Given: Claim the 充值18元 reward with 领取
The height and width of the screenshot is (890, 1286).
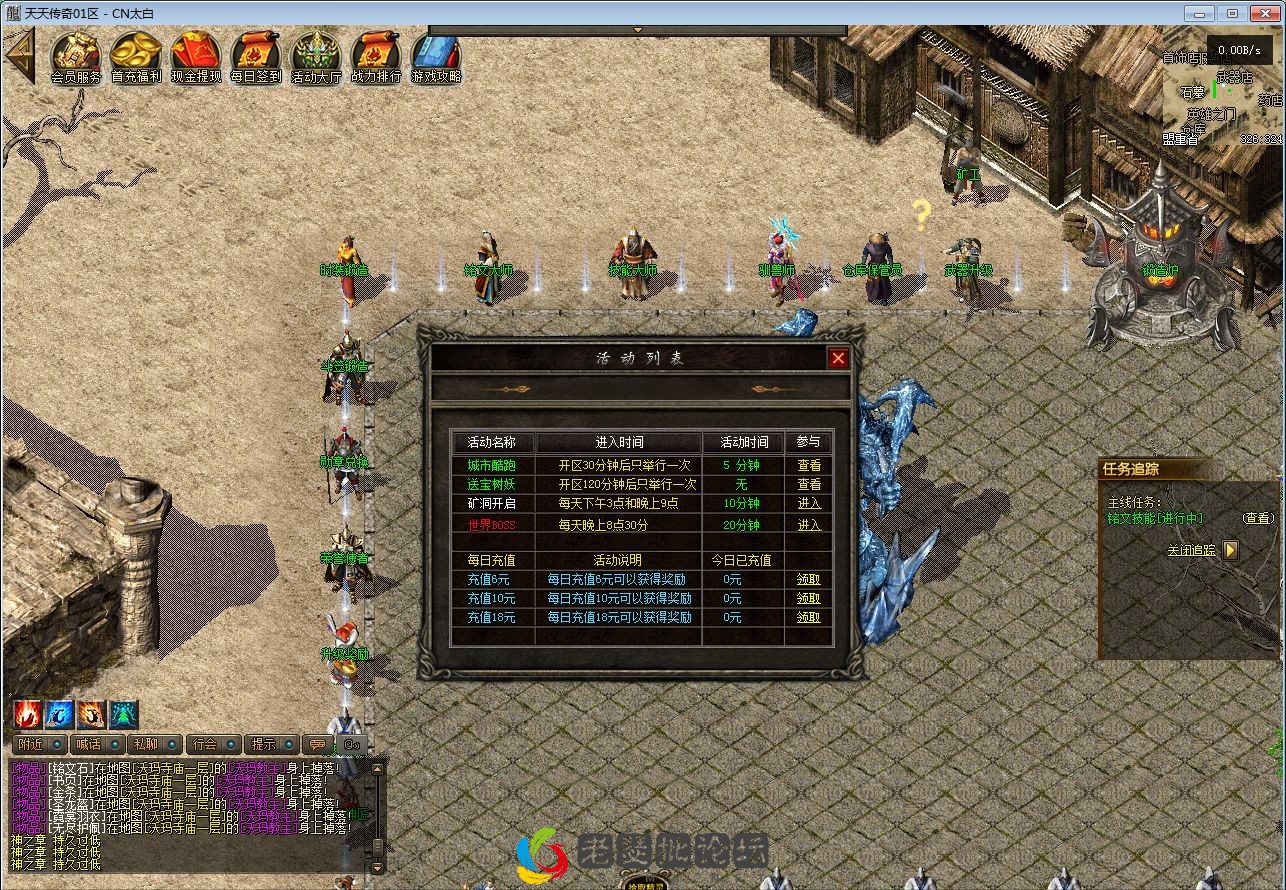Looking at the screenshot, I should [808, 618].
